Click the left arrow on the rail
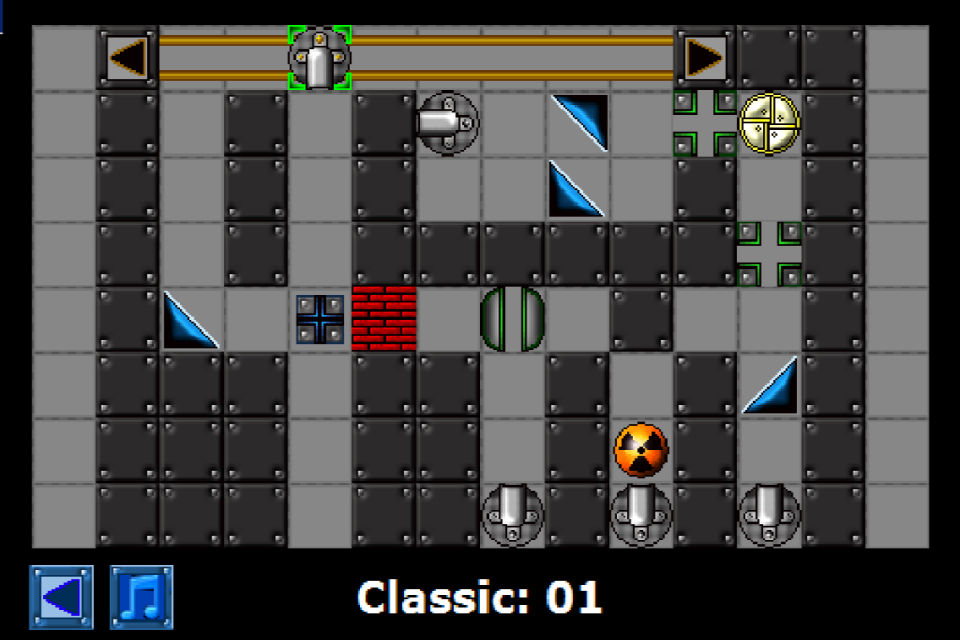Viewport: 960px width, 640px height. [128, 58]
